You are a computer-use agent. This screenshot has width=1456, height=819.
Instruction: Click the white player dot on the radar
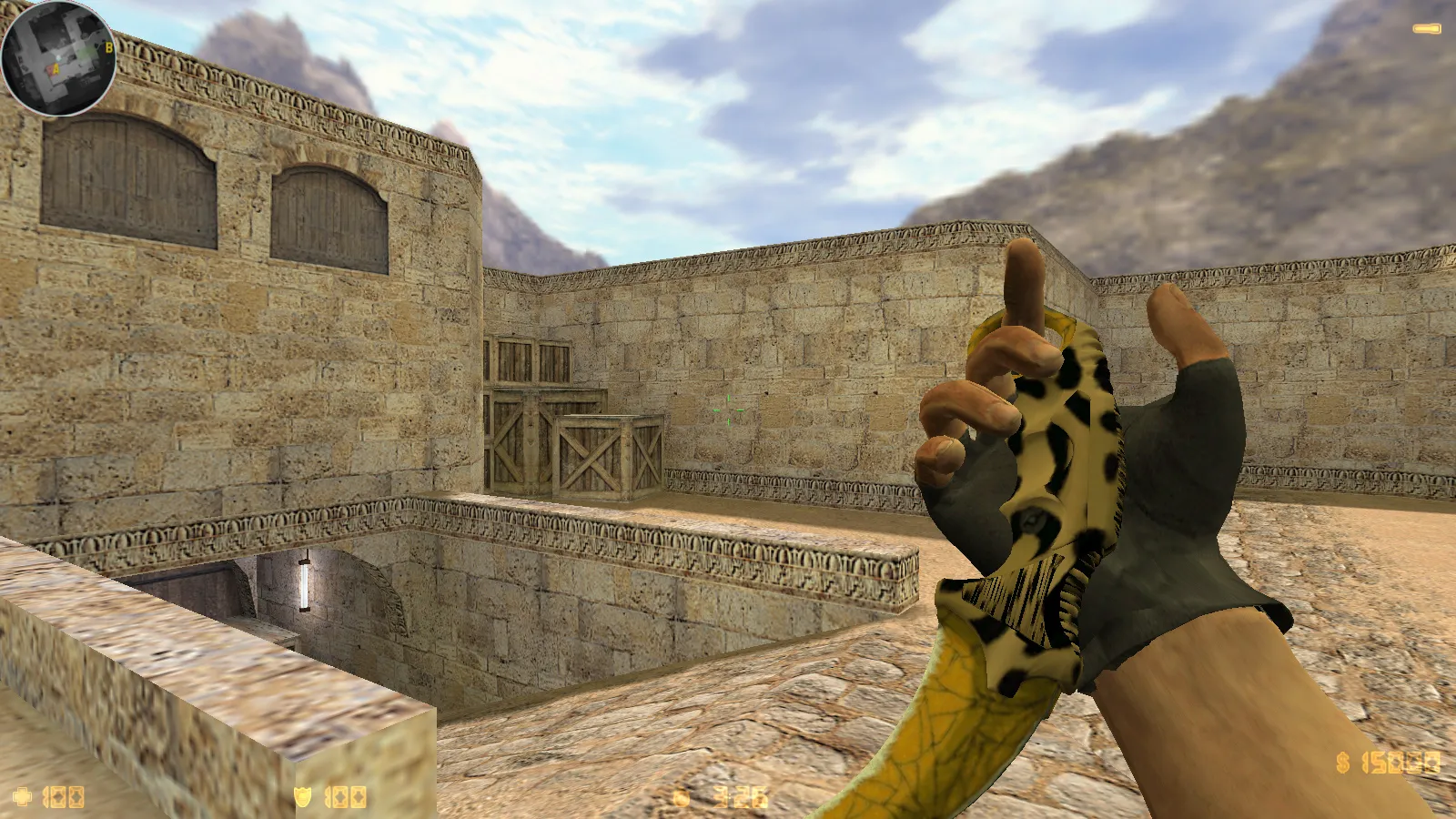pos(58,56)
